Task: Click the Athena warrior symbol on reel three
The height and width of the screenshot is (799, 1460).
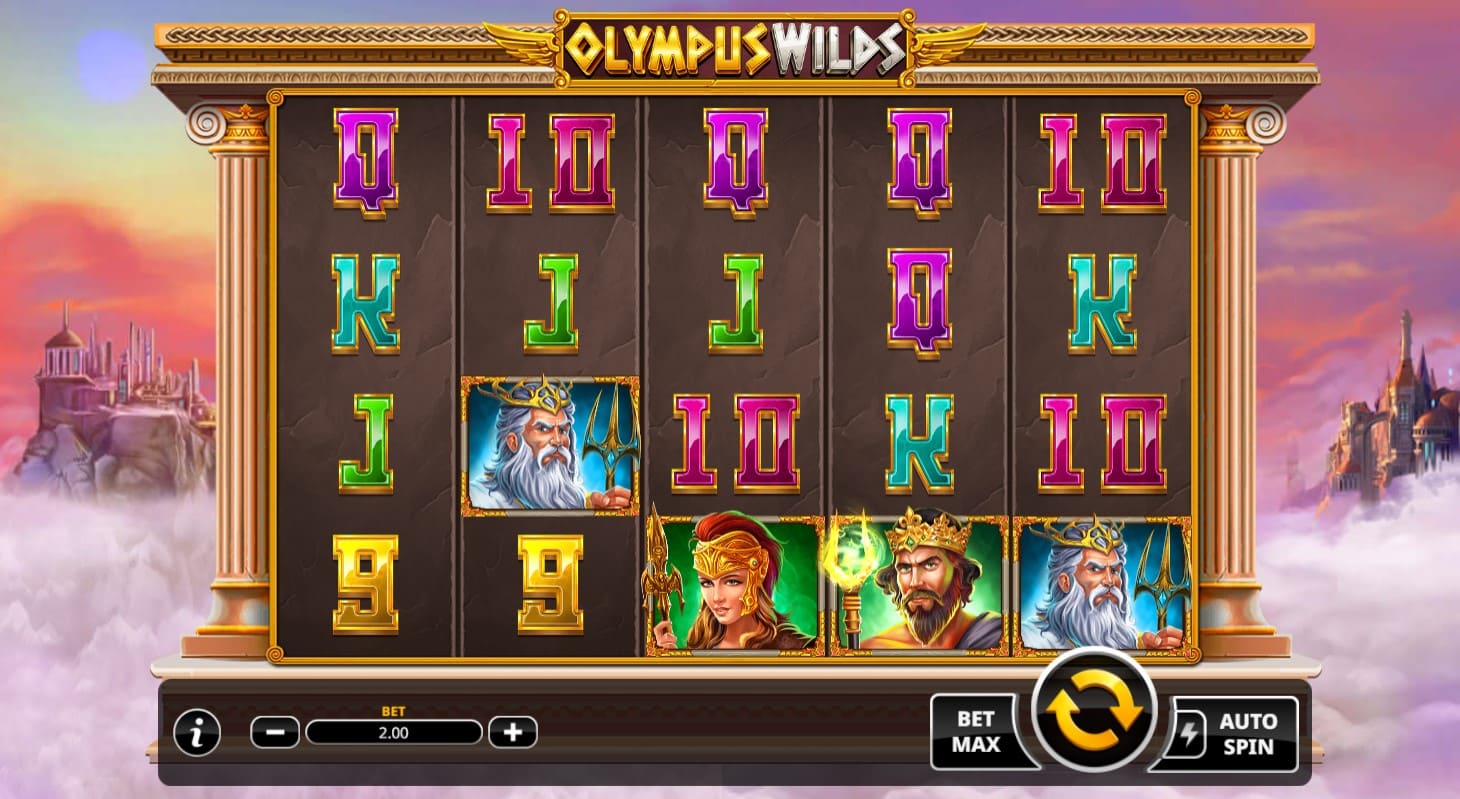Action: click(x=735, y=588)
